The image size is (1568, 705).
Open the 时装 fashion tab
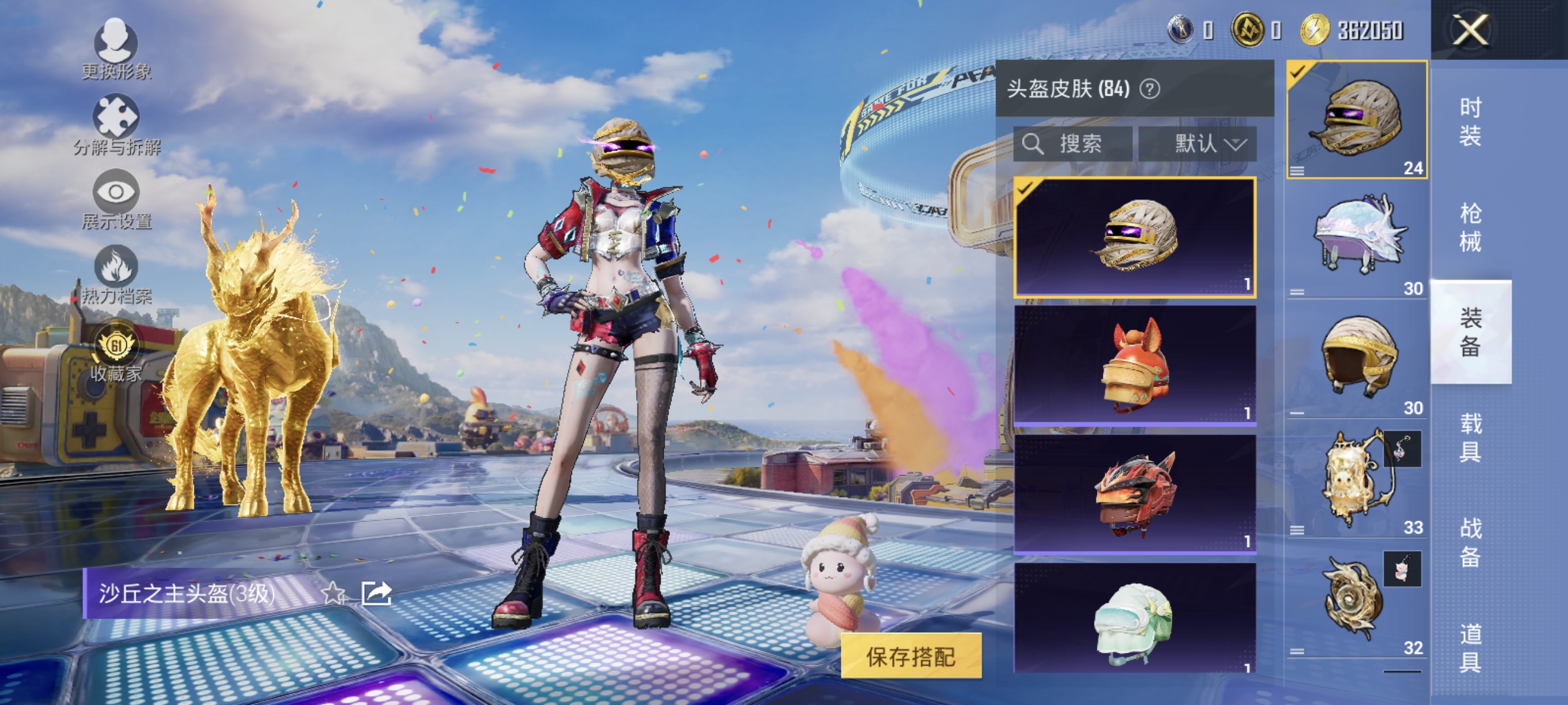(x=1472, y=122)
